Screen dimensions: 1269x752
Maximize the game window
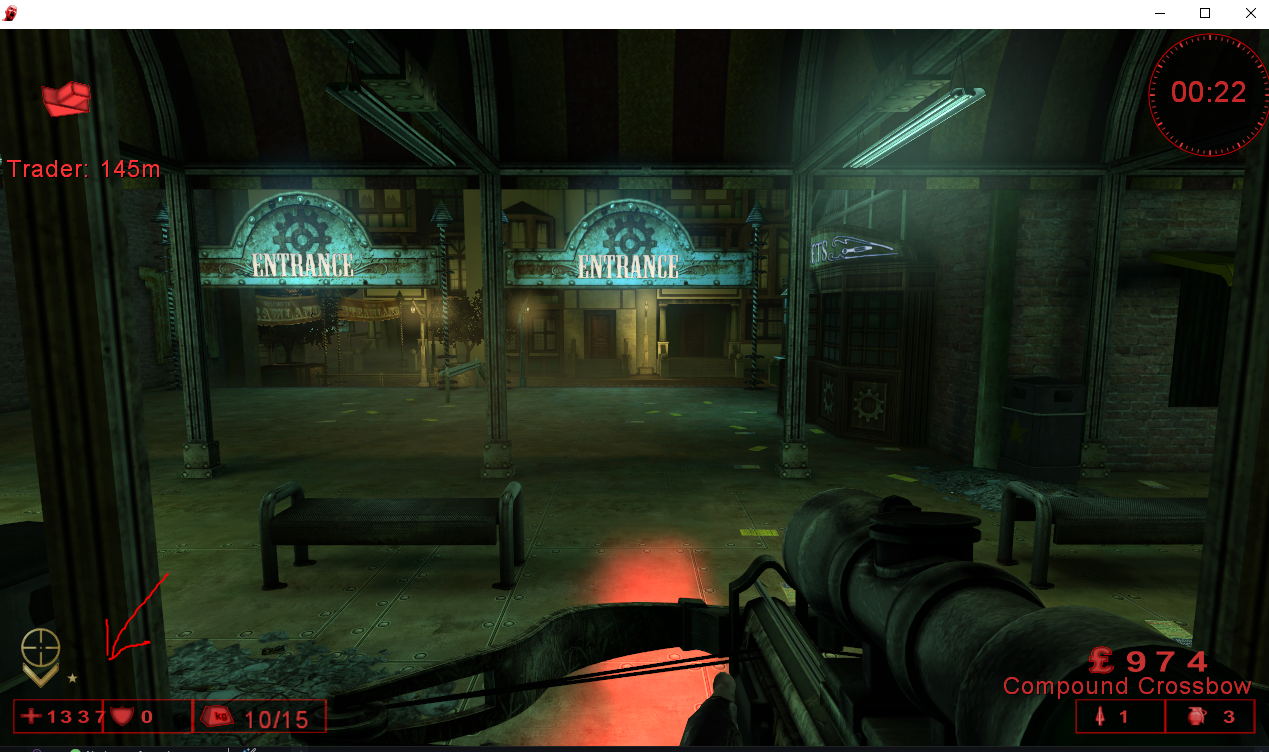[x=1205, y=14]
